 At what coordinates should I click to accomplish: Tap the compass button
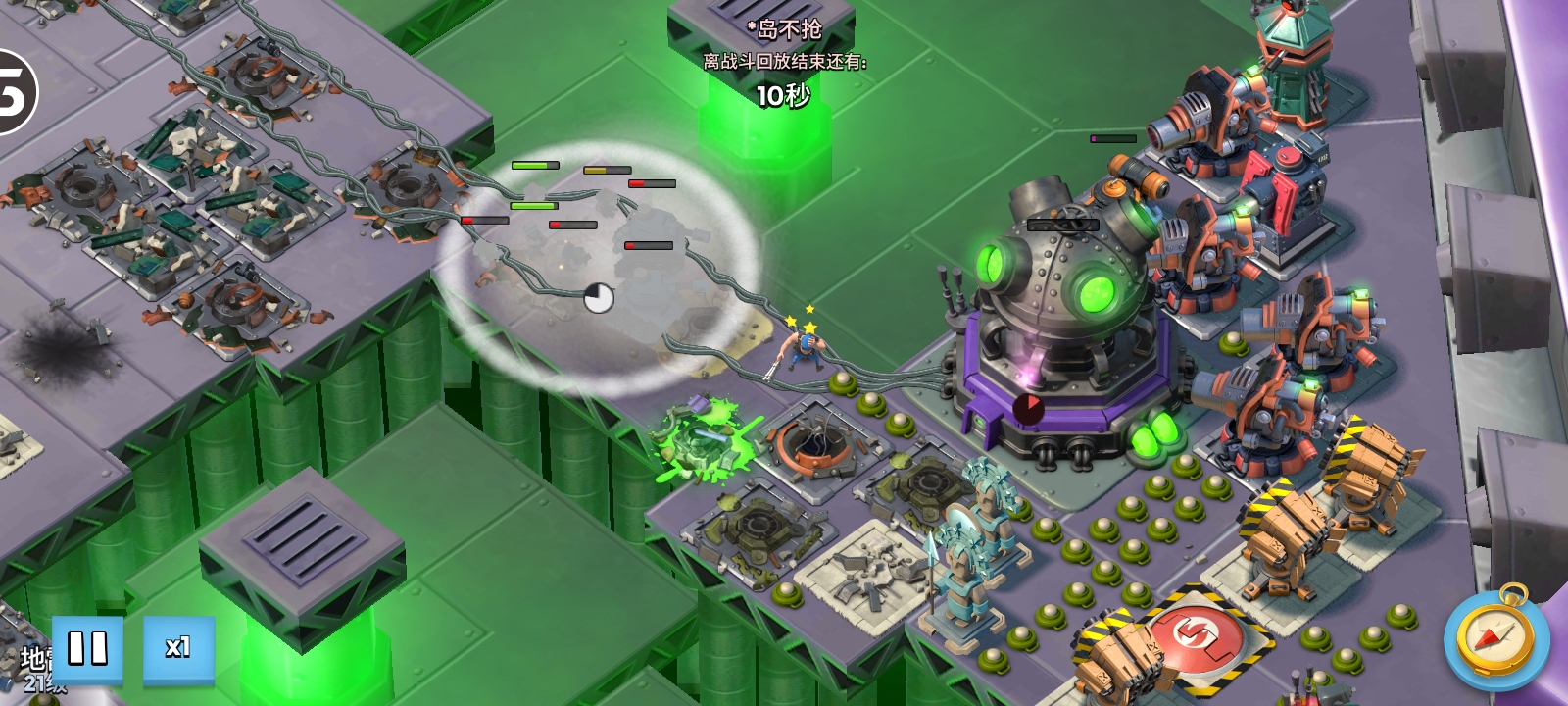(x=1495, y=639)
